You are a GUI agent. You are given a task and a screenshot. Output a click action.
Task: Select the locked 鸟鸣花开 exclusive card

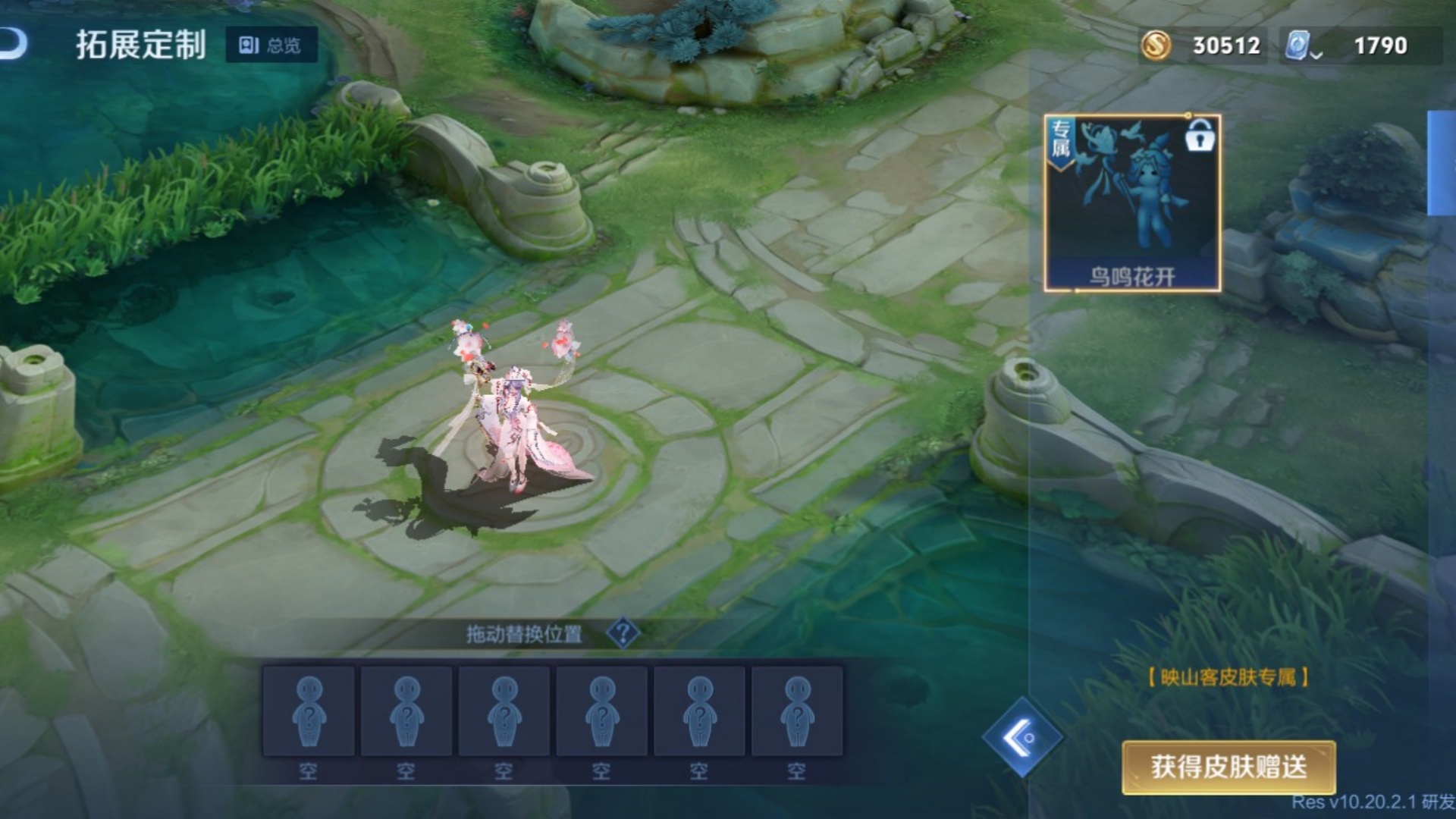coord(1131,203)
